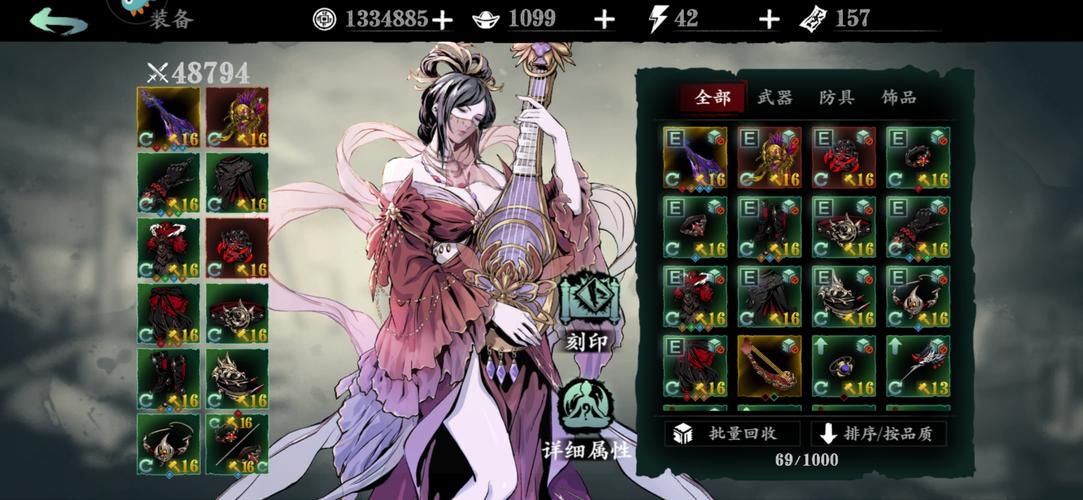This screenshot has width=1083, height=500.
Task: Open 批量回收 bulk recycle
Action: (732, 434)
